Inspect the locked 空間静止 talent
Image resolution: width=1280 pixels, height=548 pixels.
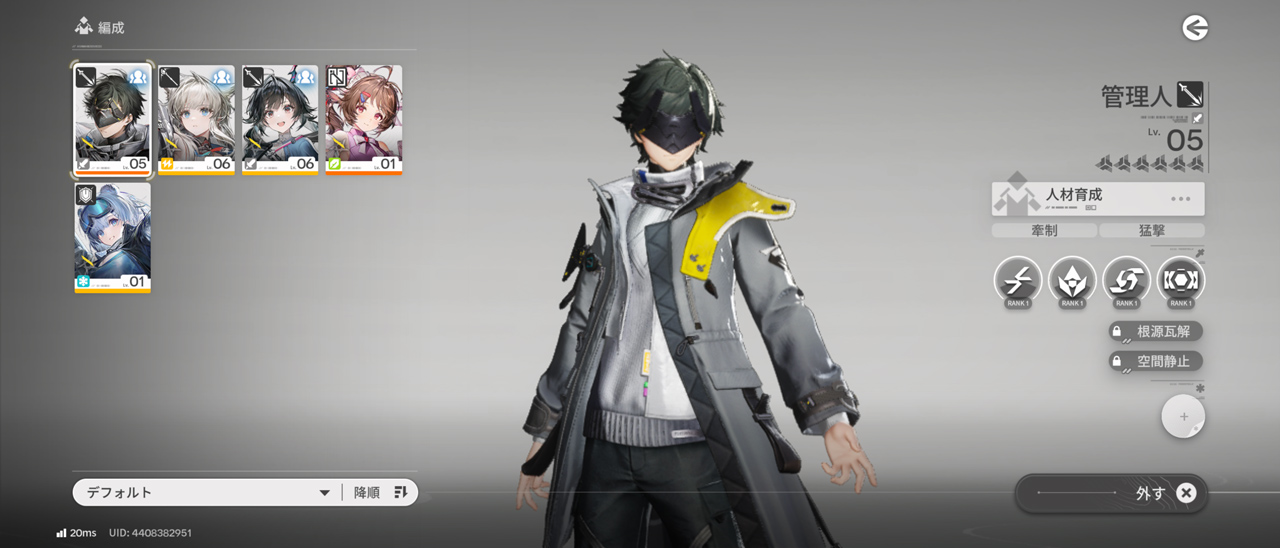[1155, 361]
